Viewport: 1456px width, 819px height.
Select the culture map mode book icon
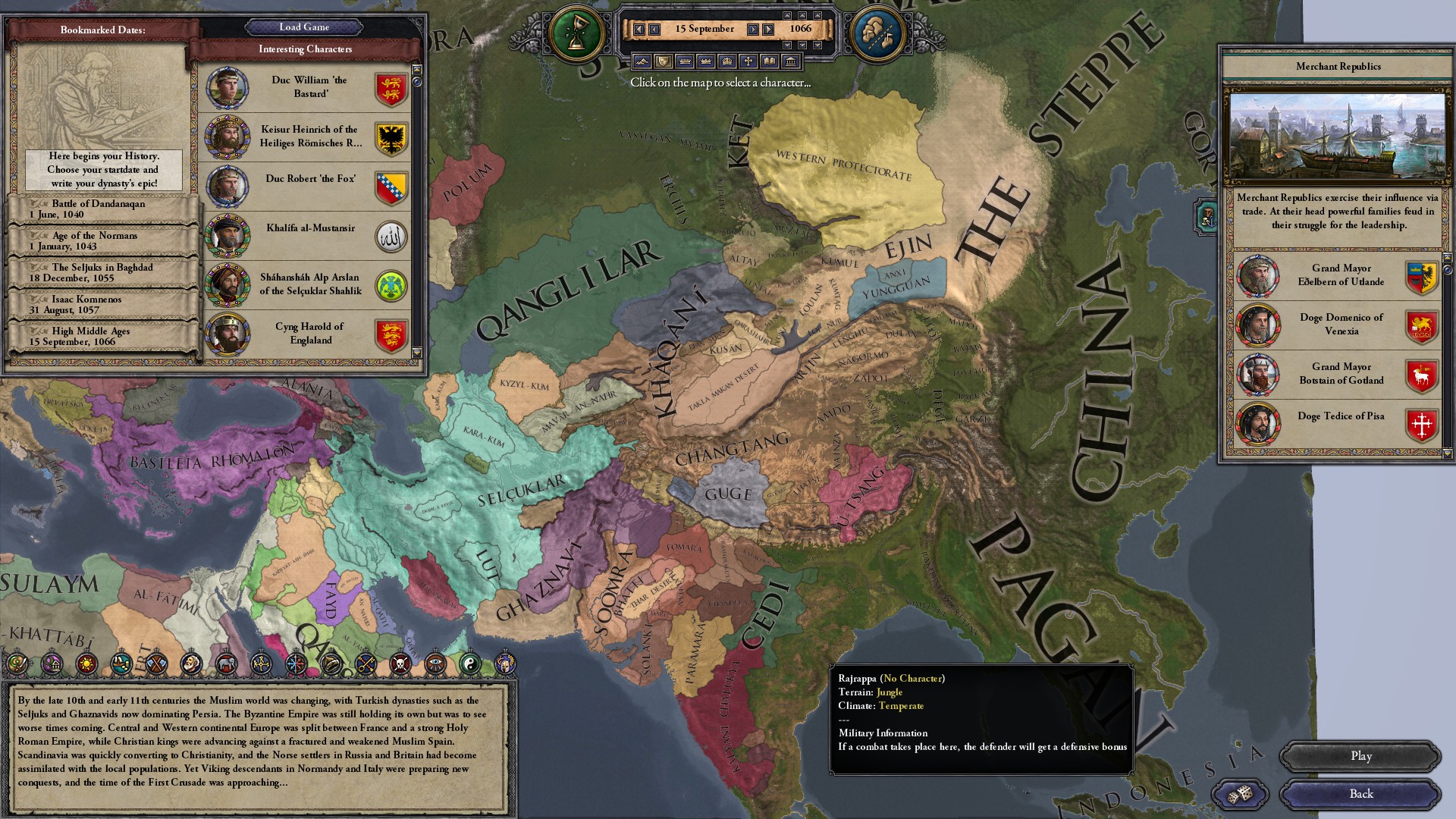point(769,62)
